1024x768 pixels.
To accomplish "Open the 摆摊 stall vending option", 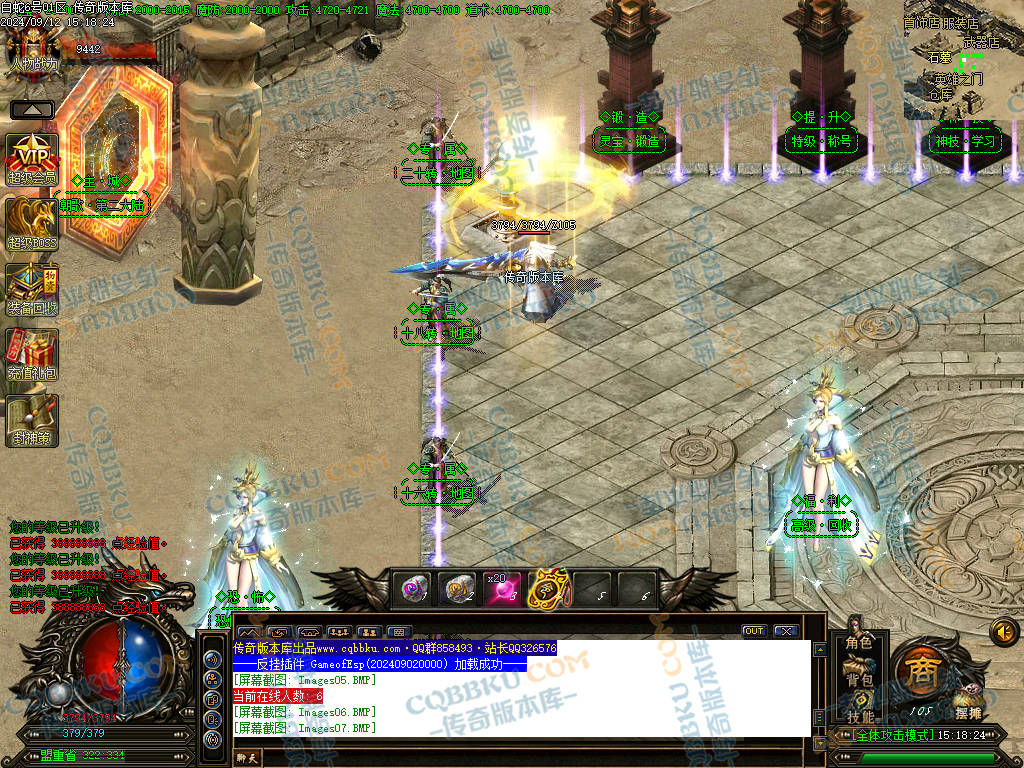I will tap(967, 700).
